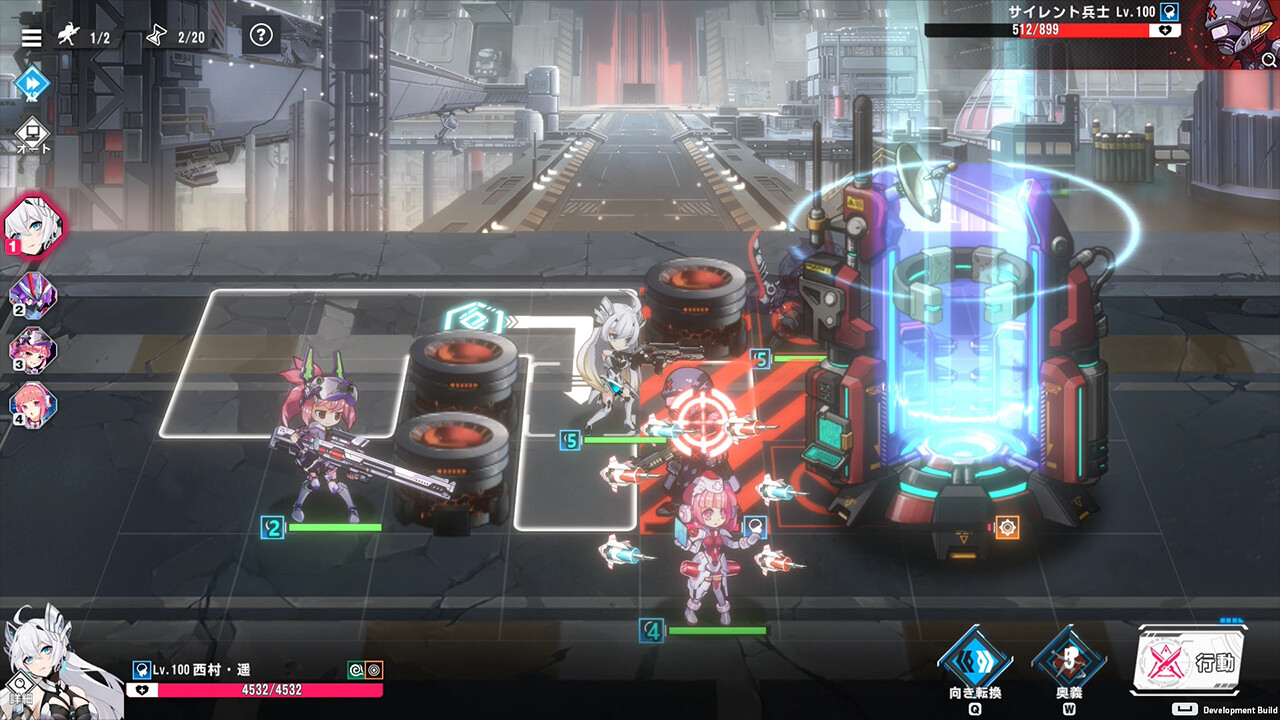Viewport: 1280px width, 720px height.
Task: Confirm with the 行動 action button
Action: (x=1192, y=661)
